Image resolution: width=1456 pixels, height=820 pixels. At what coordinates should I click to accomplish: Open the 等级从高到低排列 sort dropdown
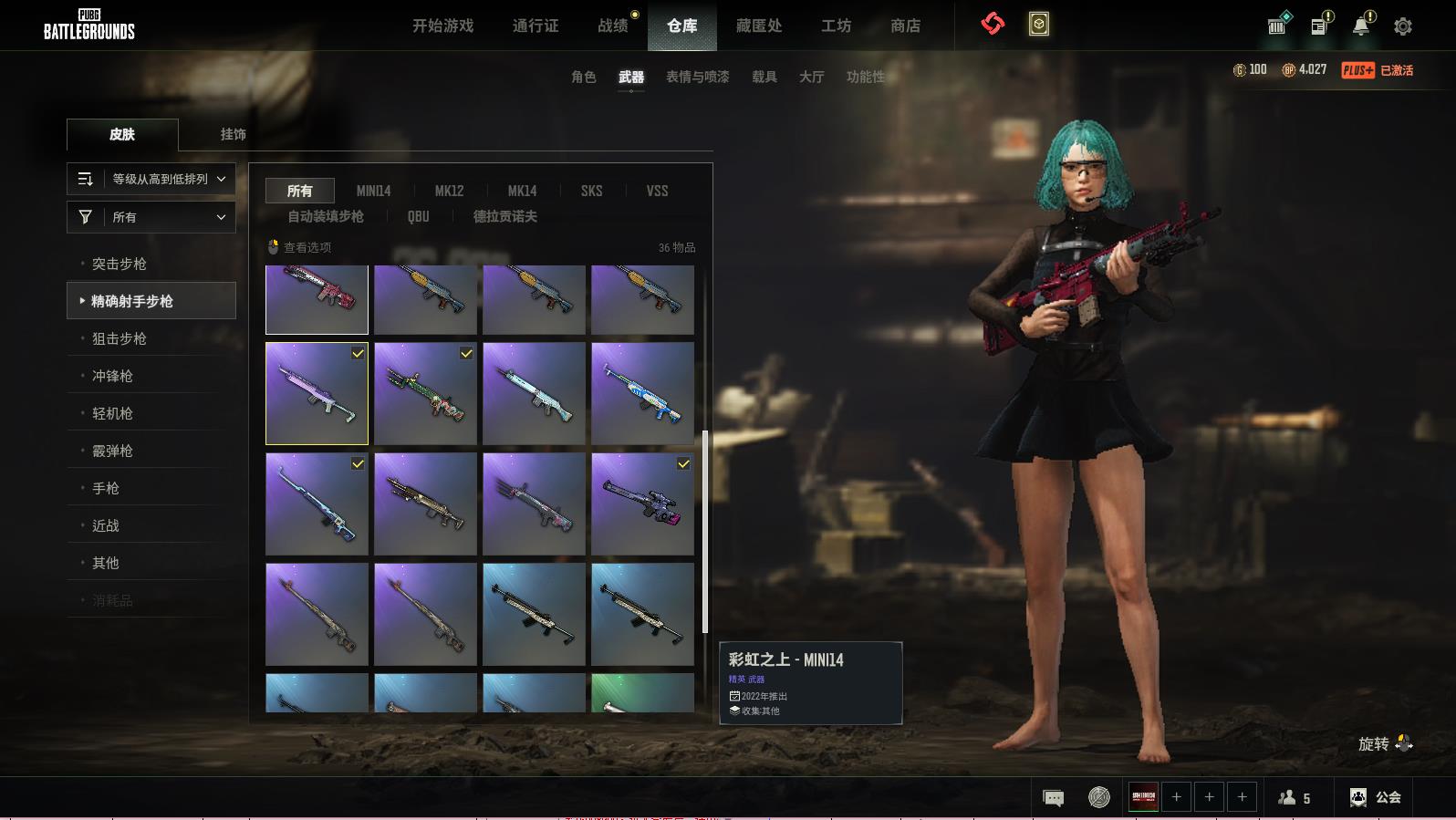pyautogui.click(x=151, y=179)
